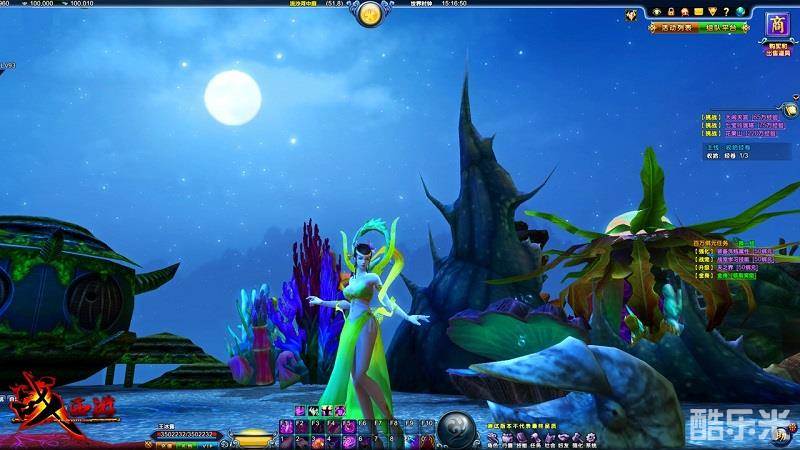Screen dimensions: 800x450
Task: Open the 商 shop button
Action: pos(777,24)
